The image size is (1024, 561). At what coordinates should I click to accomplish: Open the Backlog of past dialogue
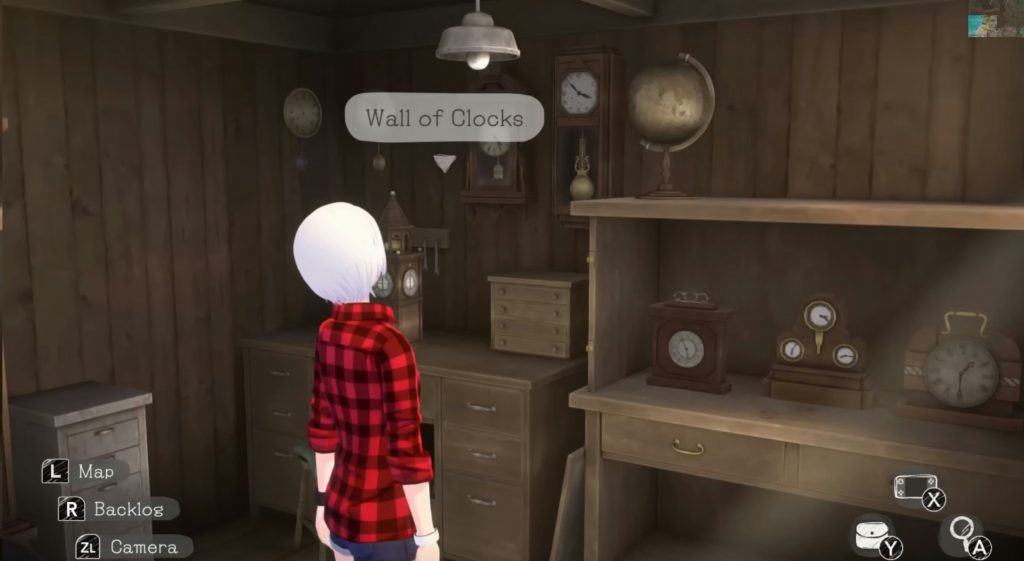127,509
